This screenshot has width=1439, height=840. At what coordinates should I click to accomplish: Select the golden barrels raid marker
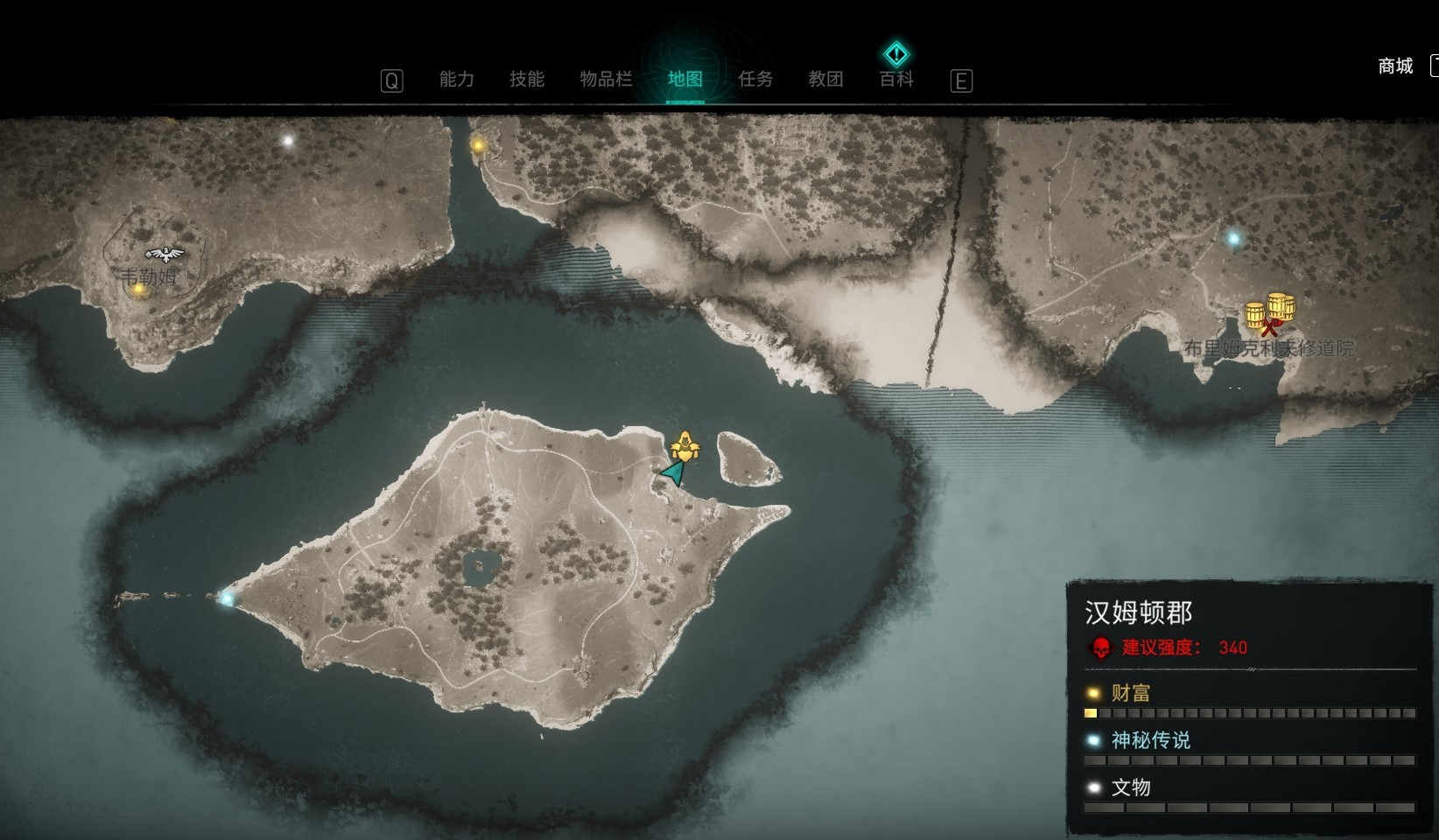click(1271, 312)
